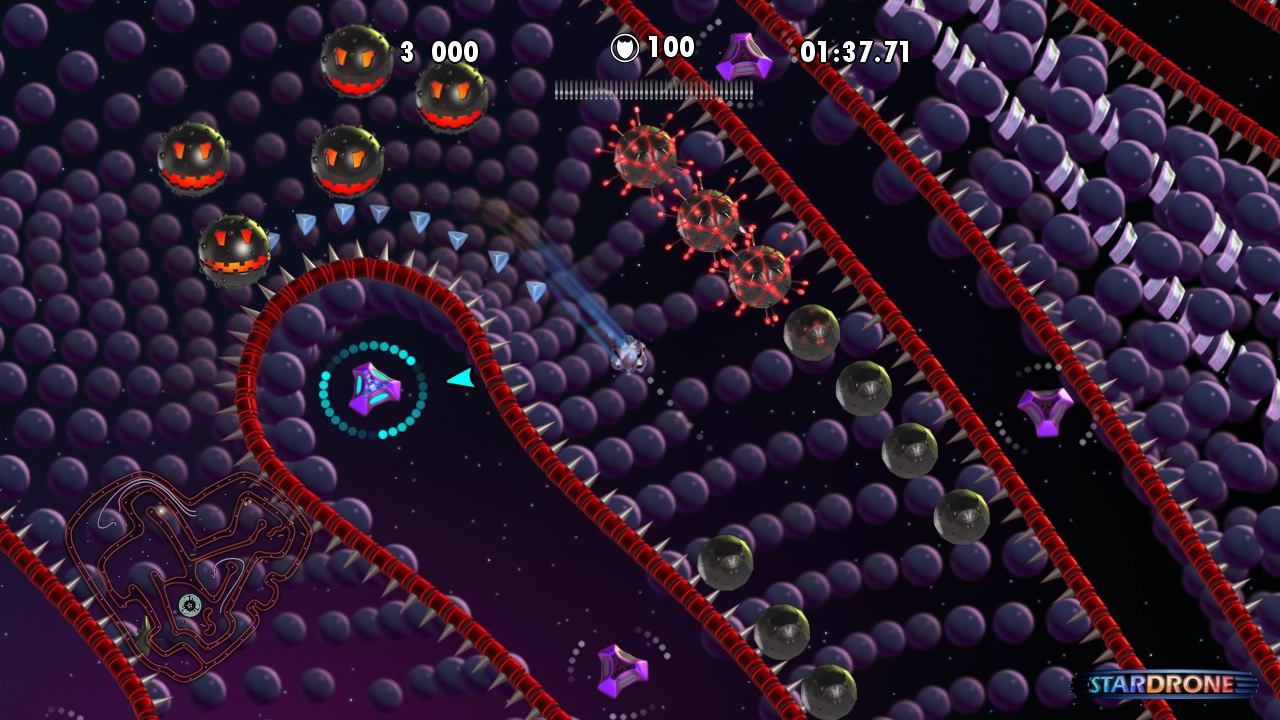
Task: Select the purple star near the right edge
Action: (1046, 410)
